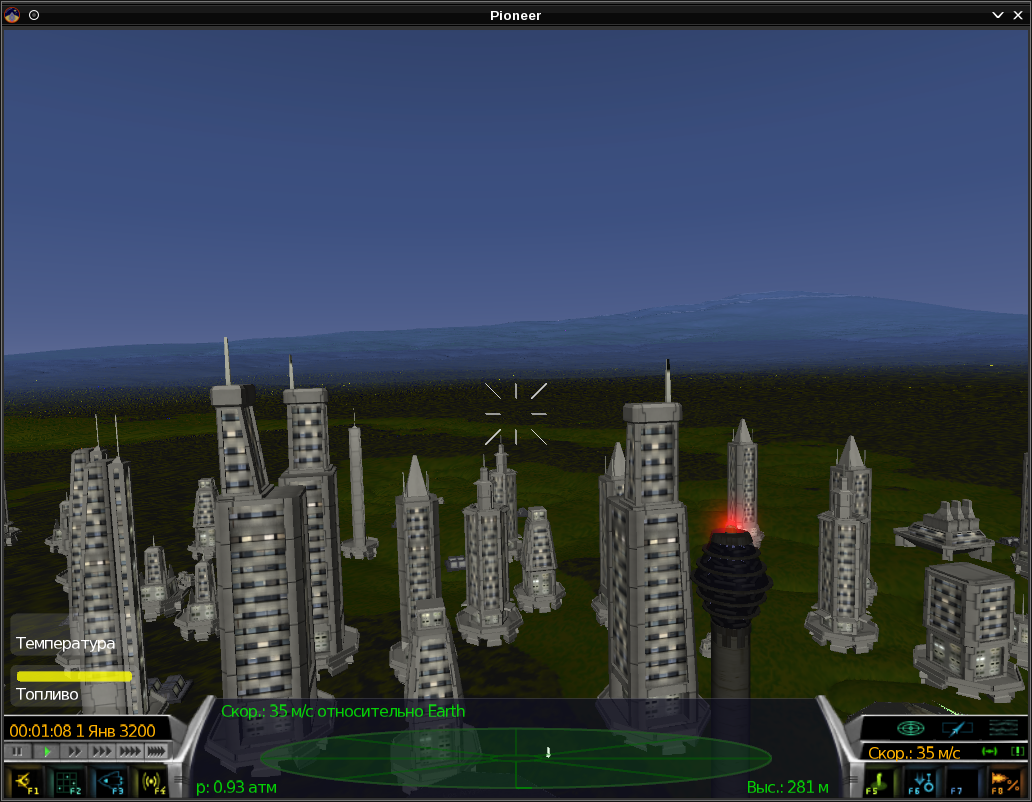Image resolution: width=1032 pixels, height=802 pixels.
Task: Select the round scanner display icon
Action: pos(910,728)
